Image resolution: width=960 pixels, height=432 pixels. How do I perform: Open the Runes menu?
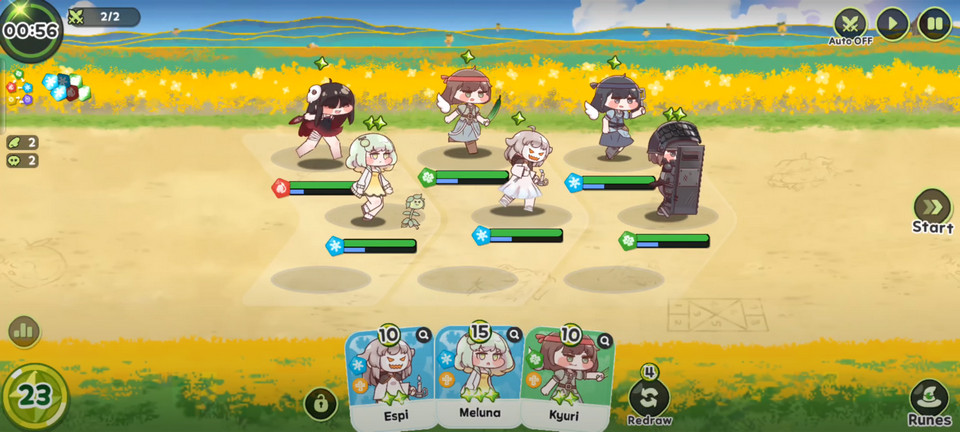929,402
